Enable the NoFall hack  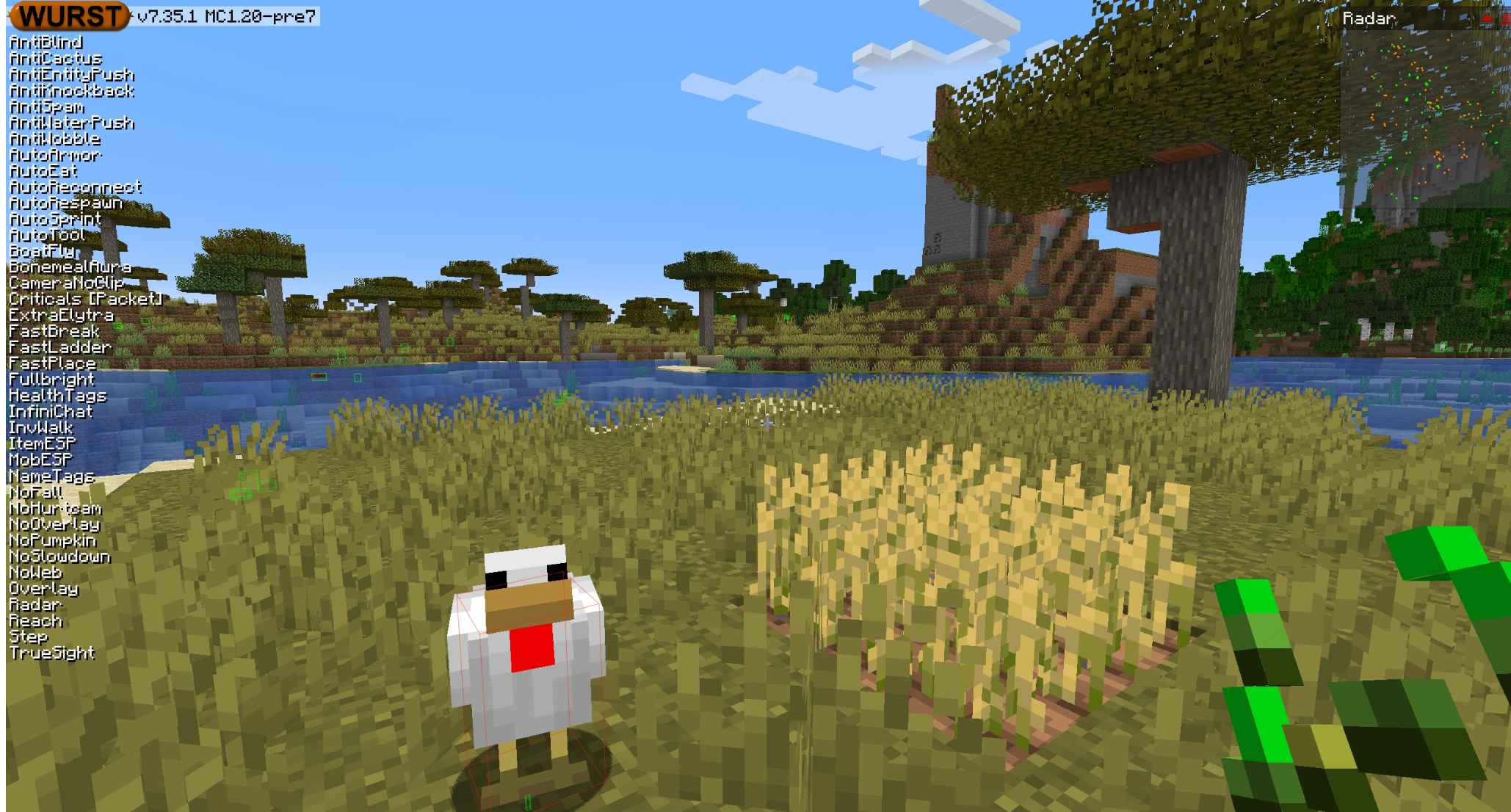click(35, 490)
